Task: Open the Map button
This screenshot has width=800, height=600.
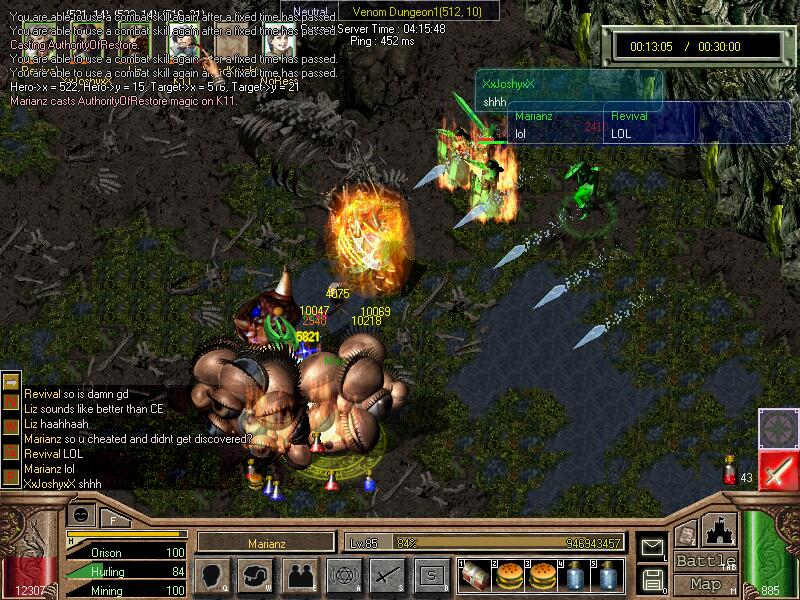Action: pos(706,584)
